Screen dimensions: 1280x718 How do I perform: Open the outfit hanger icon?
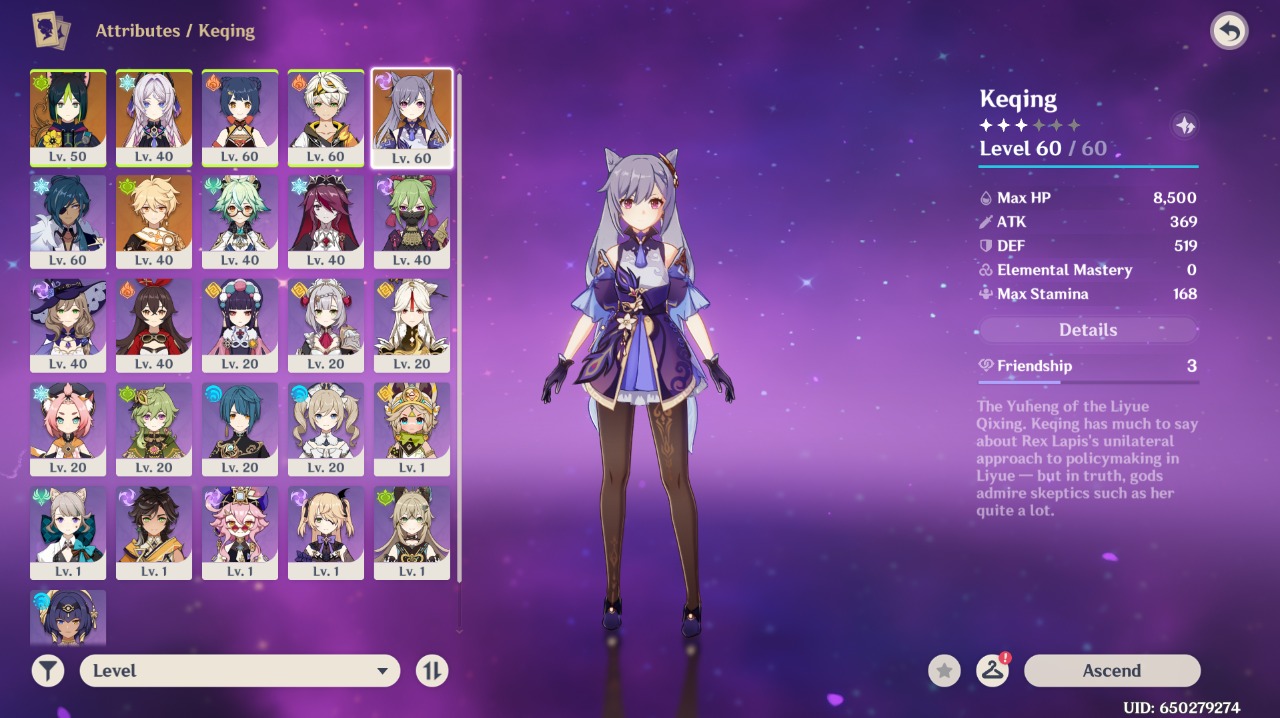pyautogui.click(x=992, y=671)
